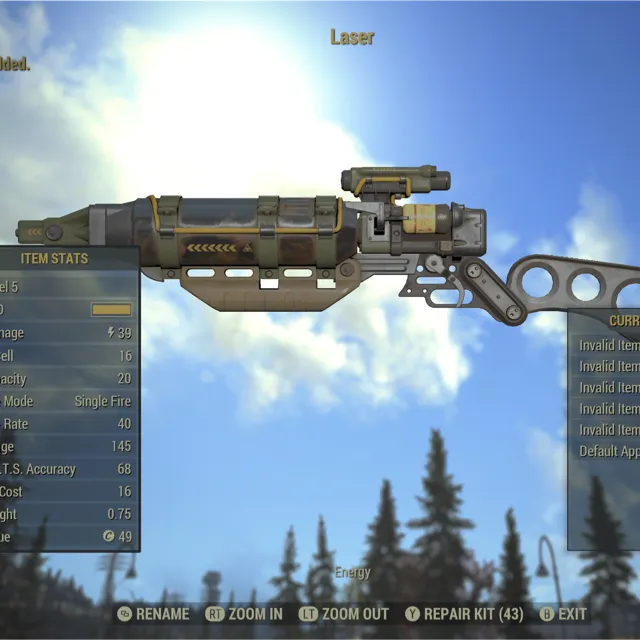The height and width of the screenshot is (640, 640).
Task: Select the Zoom Out control
Action: pyautogui.click(x=345, y=614)
